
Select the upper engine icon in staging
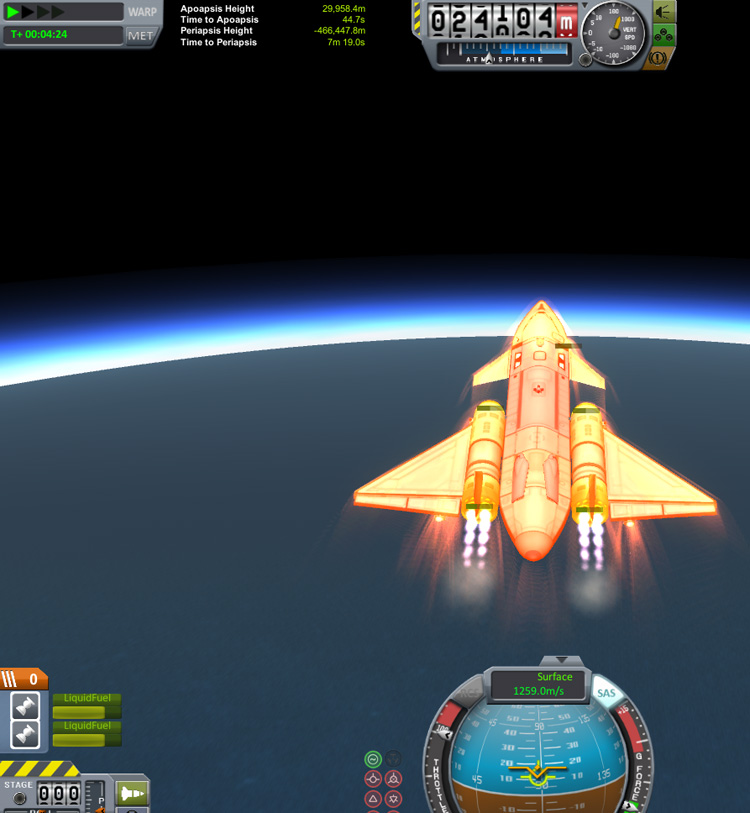coord(26,706)
